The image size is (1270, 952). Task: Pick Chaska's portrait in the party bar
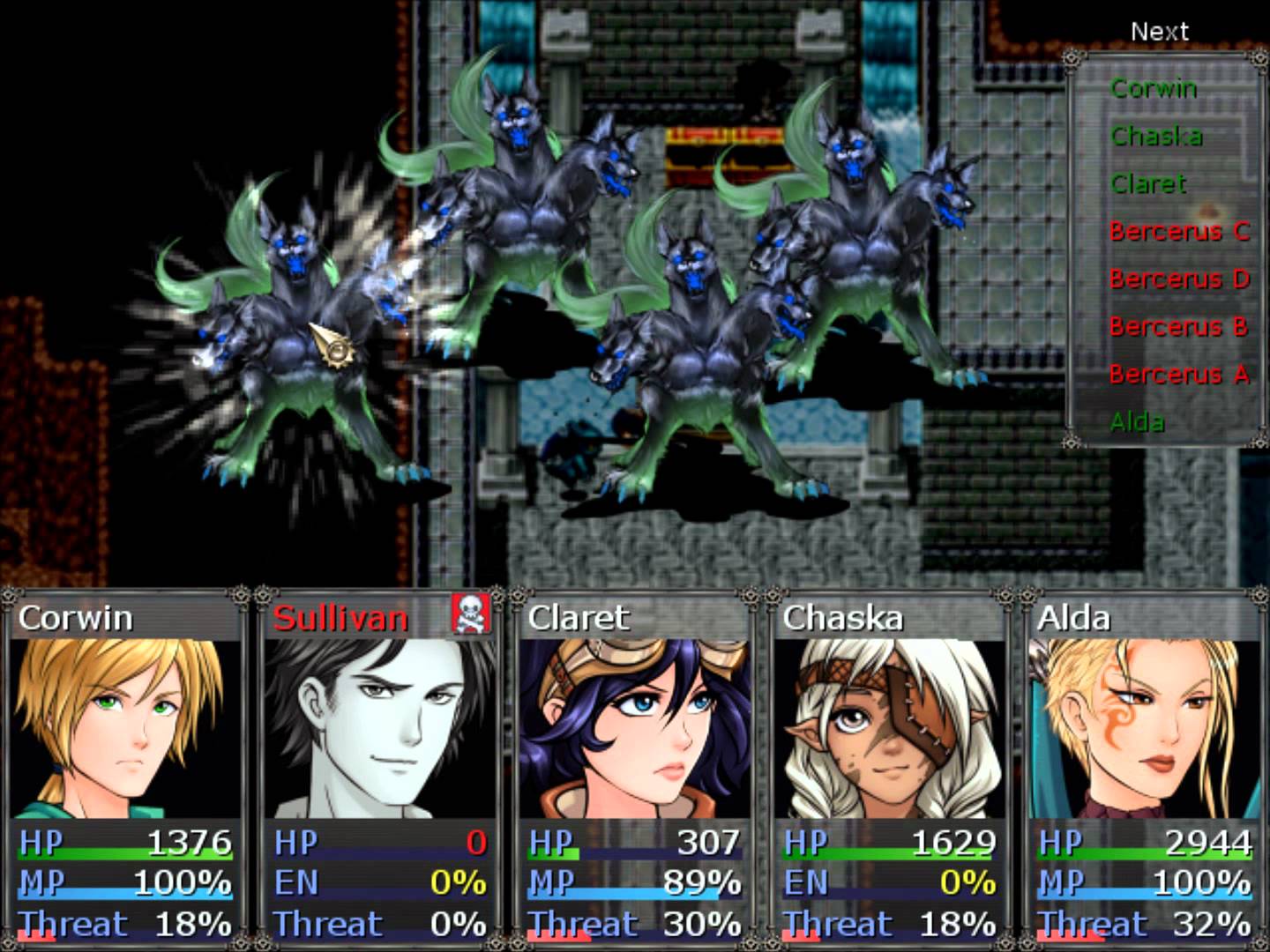[888, 727]
